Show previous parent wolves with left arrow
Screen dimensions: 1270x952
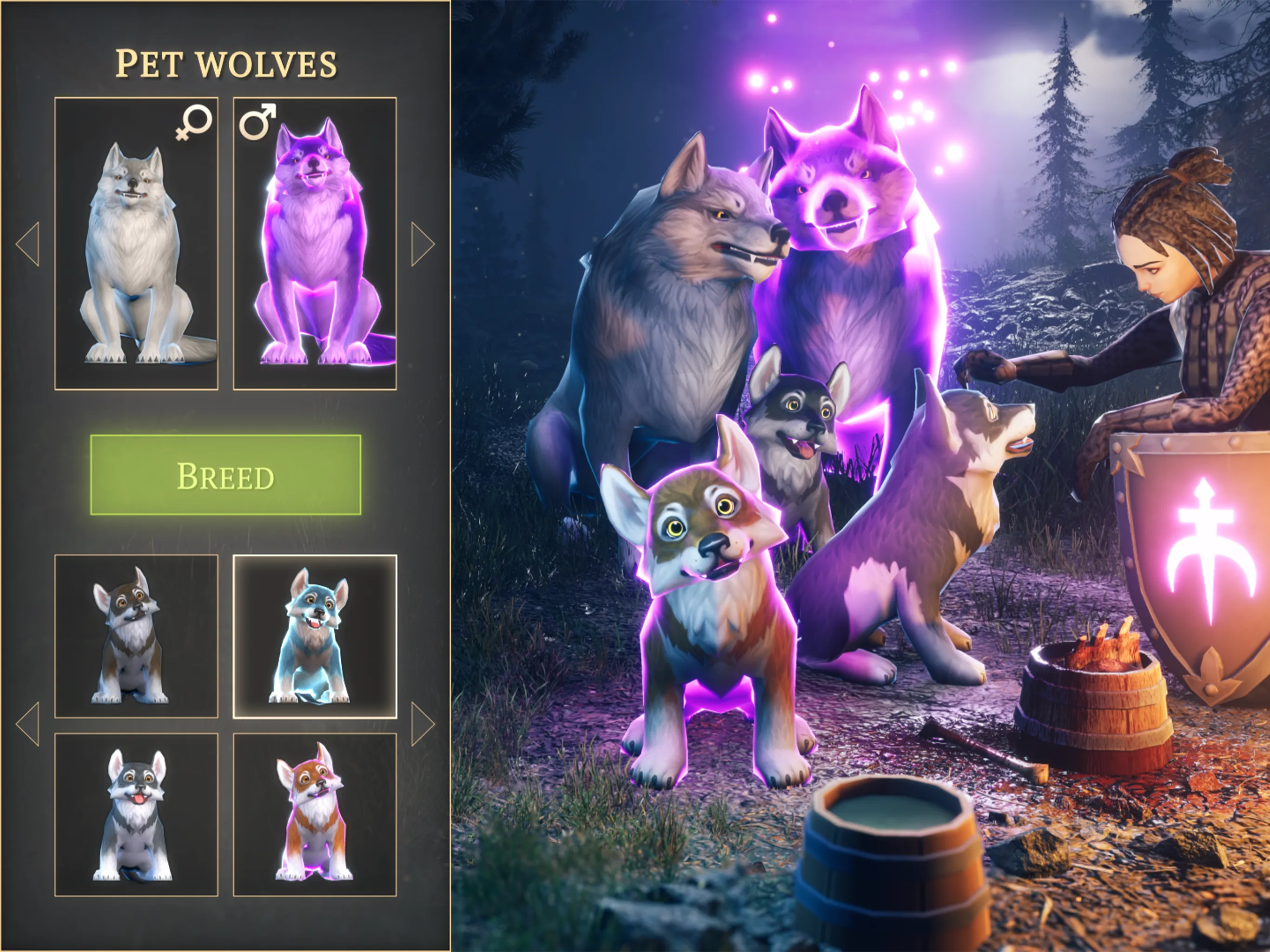tap(28, 244)
